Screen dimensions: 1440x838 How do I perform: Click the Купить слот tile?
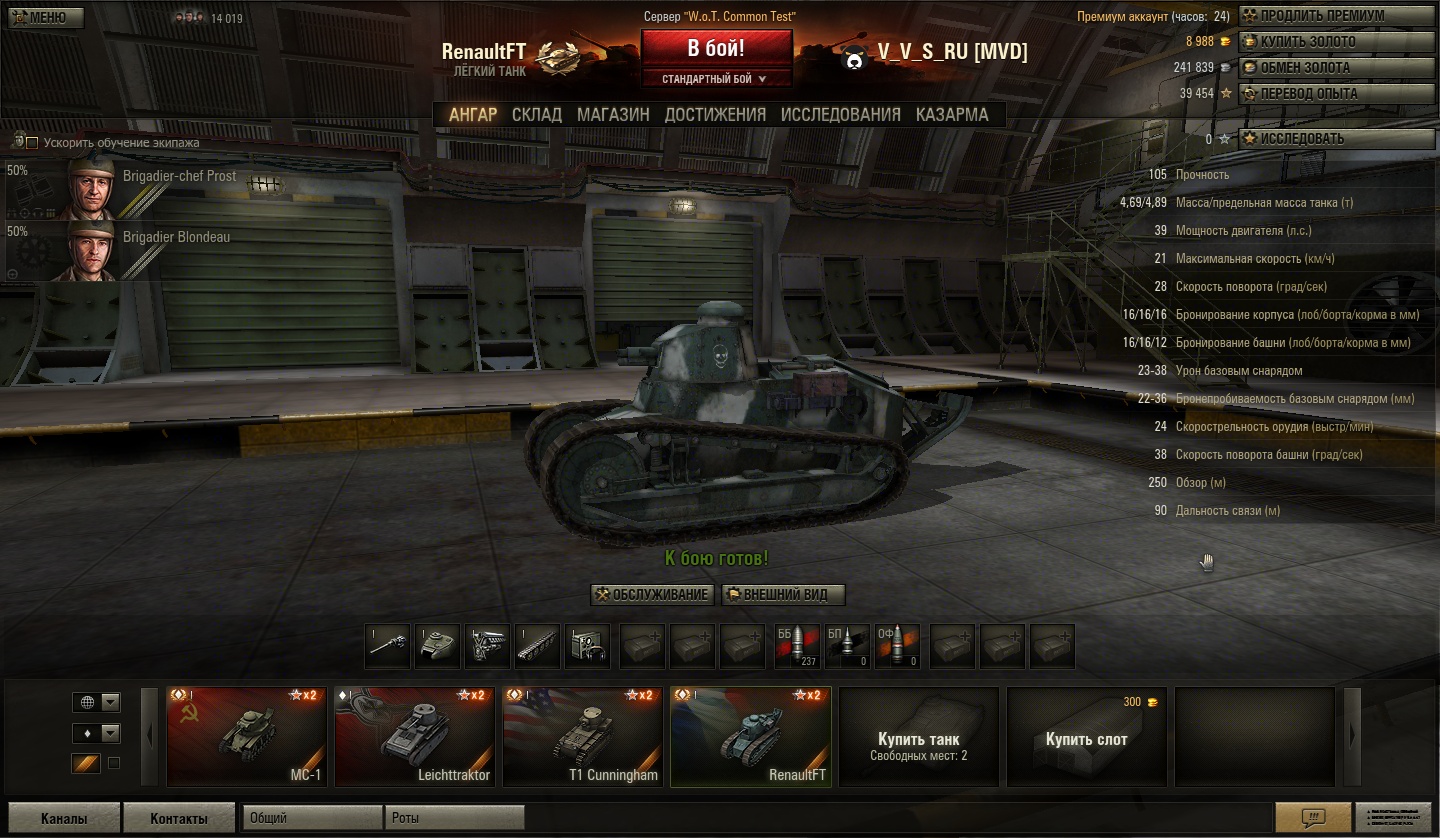[1086, 740]
